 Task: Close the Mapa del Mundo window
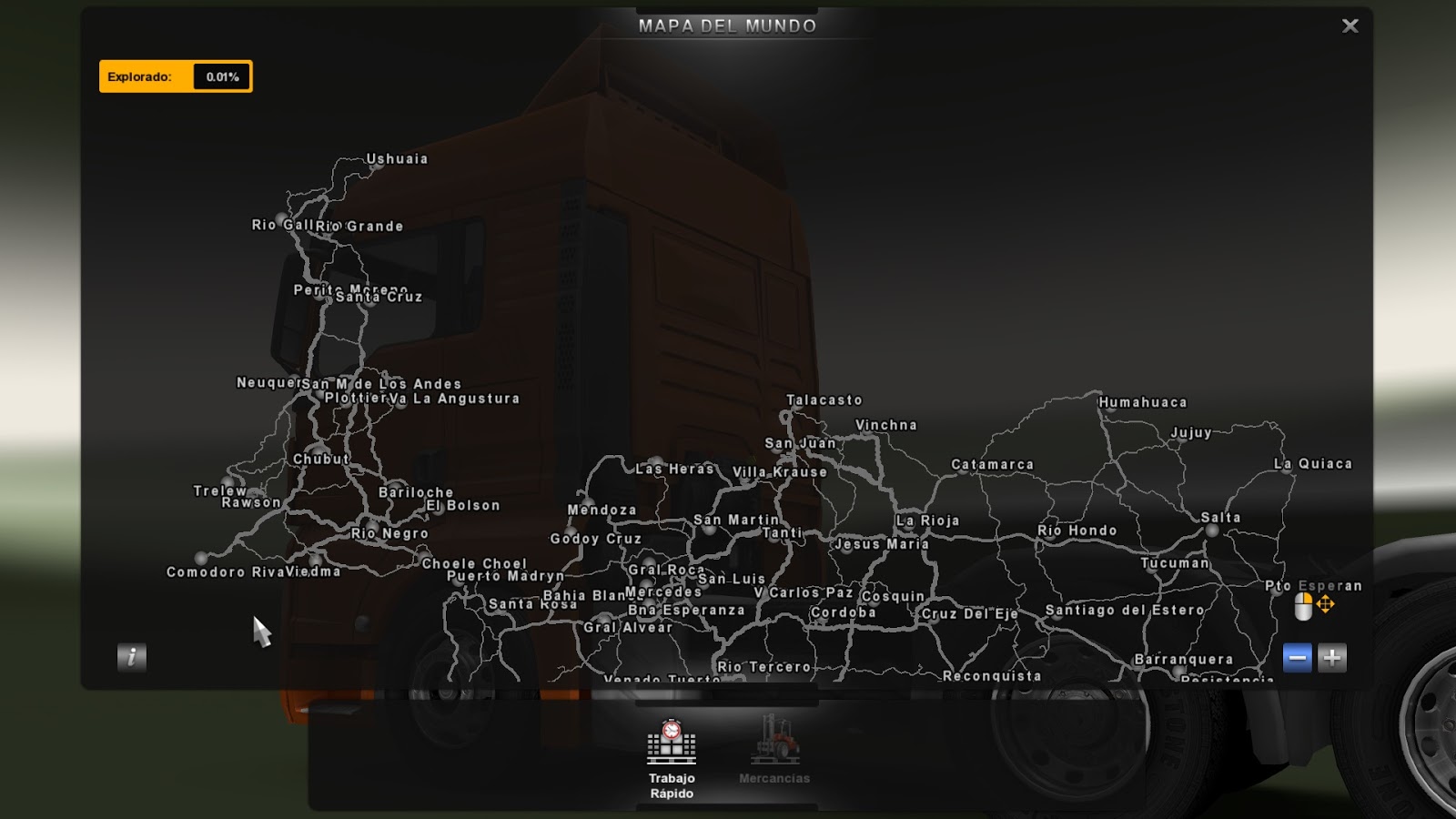1350,25
